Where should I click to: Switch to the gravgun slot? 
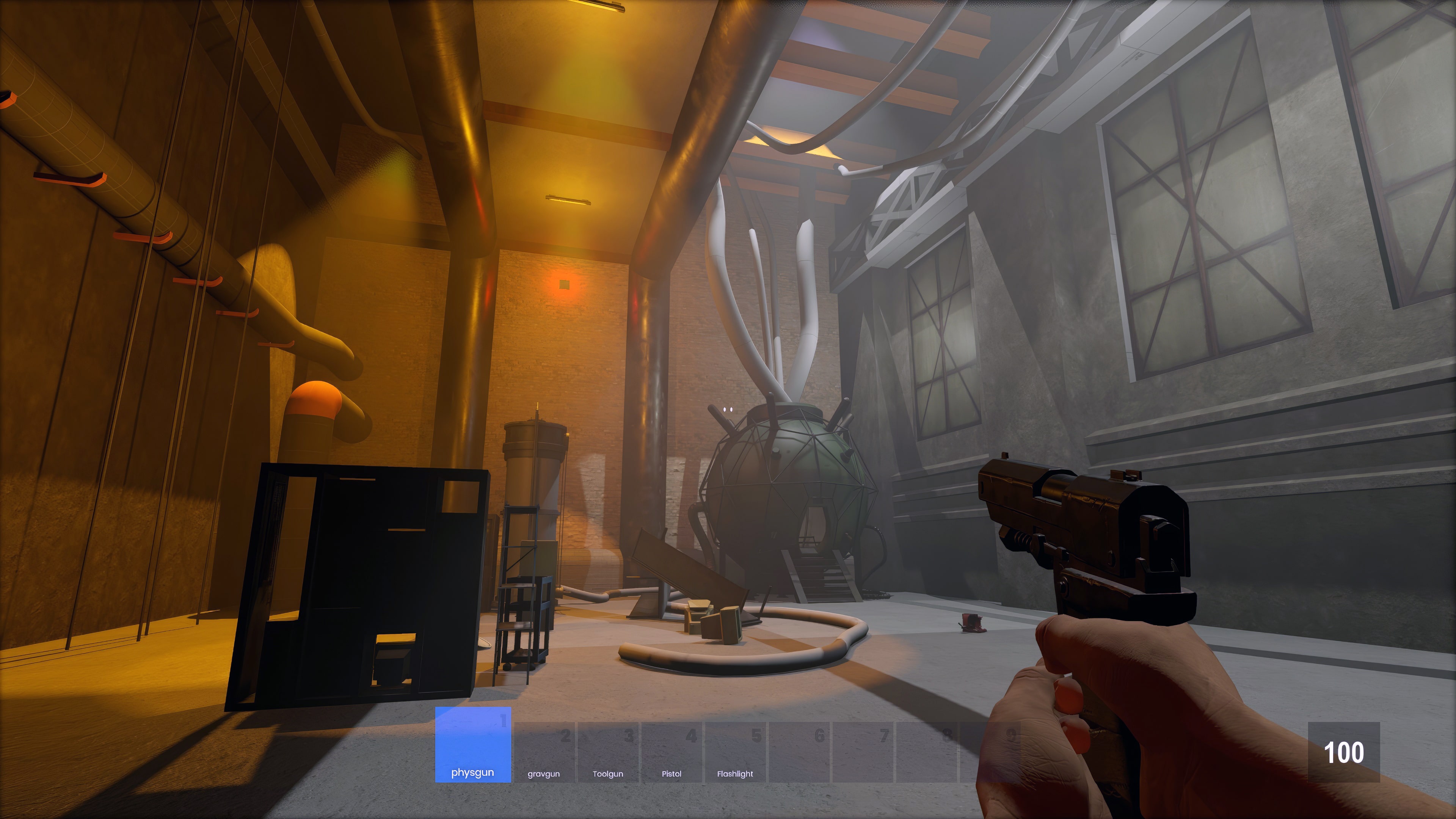pyautogui.click(x=544, y=752)
